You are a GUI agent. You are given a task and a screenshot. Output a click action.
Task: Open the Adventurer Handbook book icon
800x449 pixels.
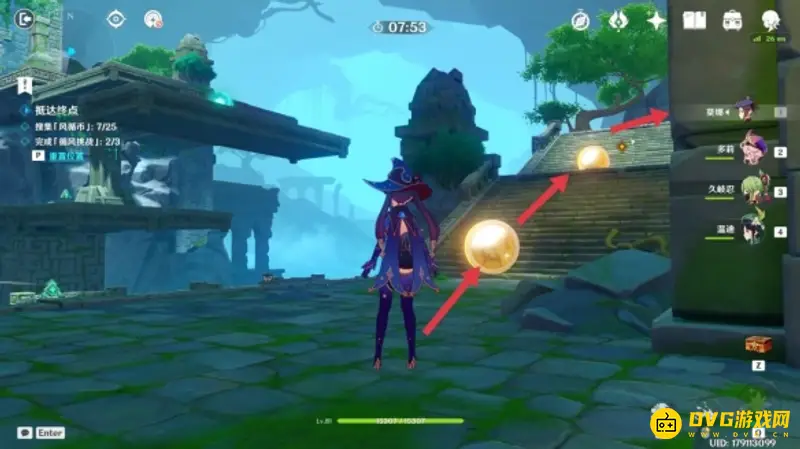tap(695, 20)
